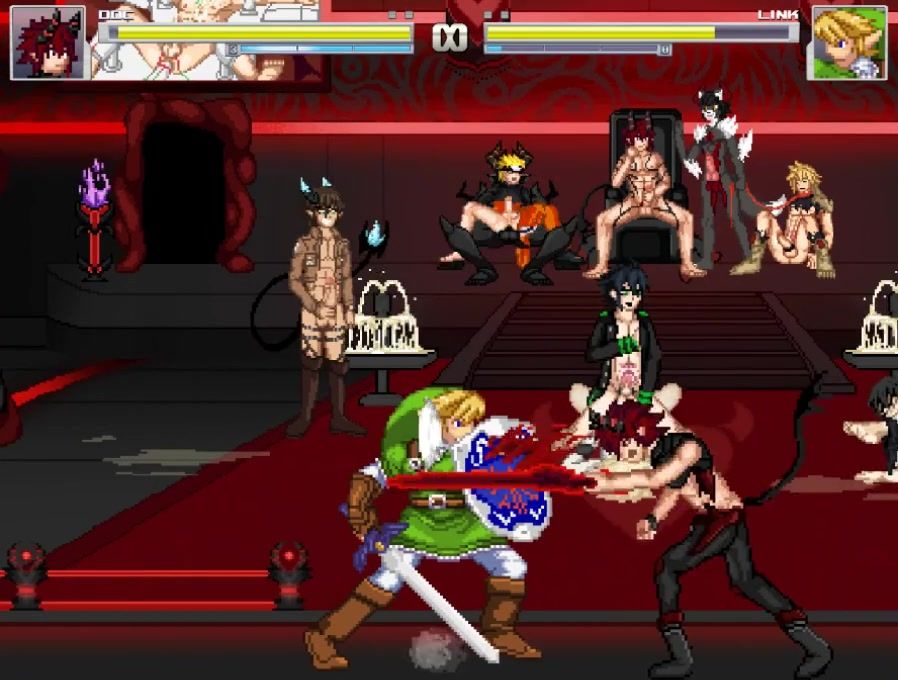The height and width of the screenshot is (680, 898).
Task: Click the red-haired player one portrait
Action: (x=48, y=42)
